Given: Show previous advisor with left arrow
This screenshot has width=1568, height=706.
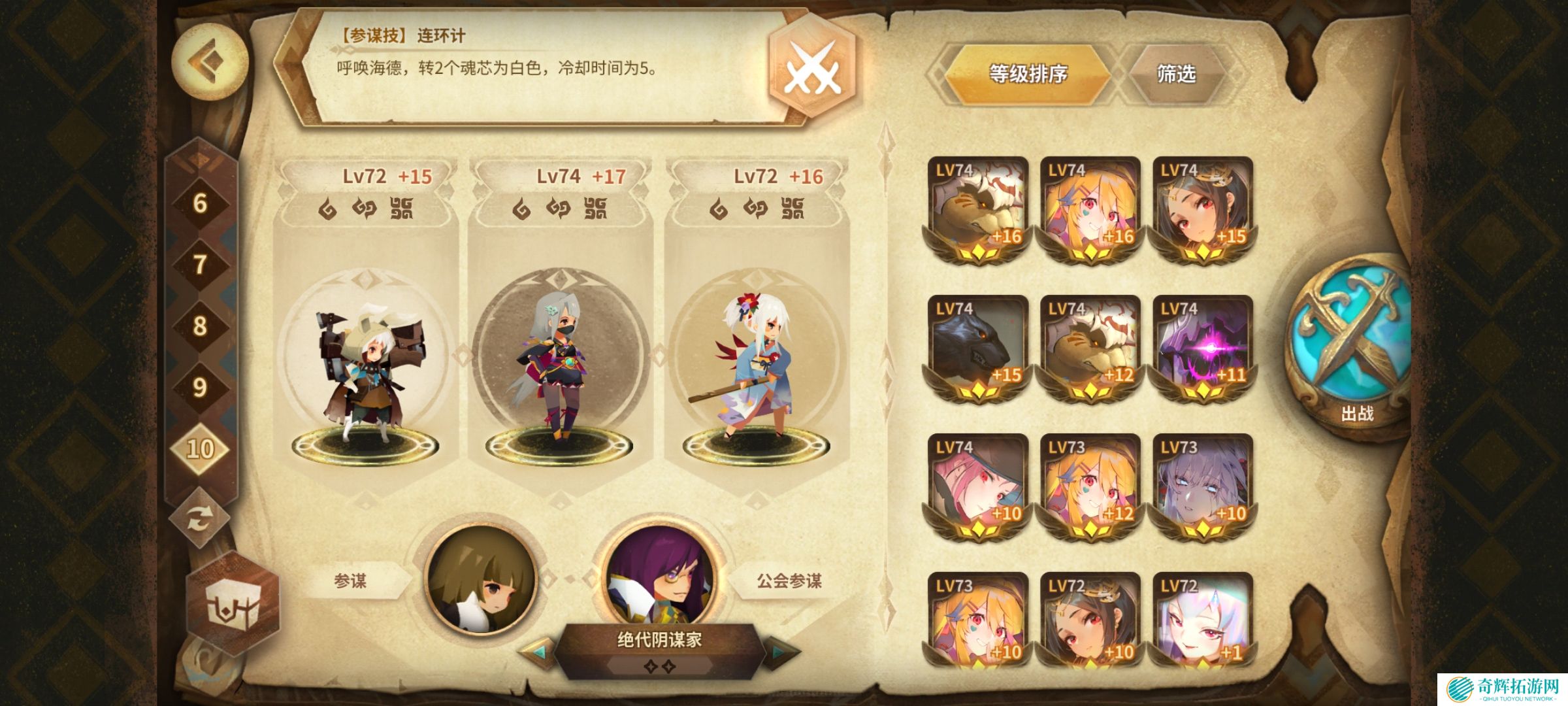Looking at the screenshot, I should [538, 652].
